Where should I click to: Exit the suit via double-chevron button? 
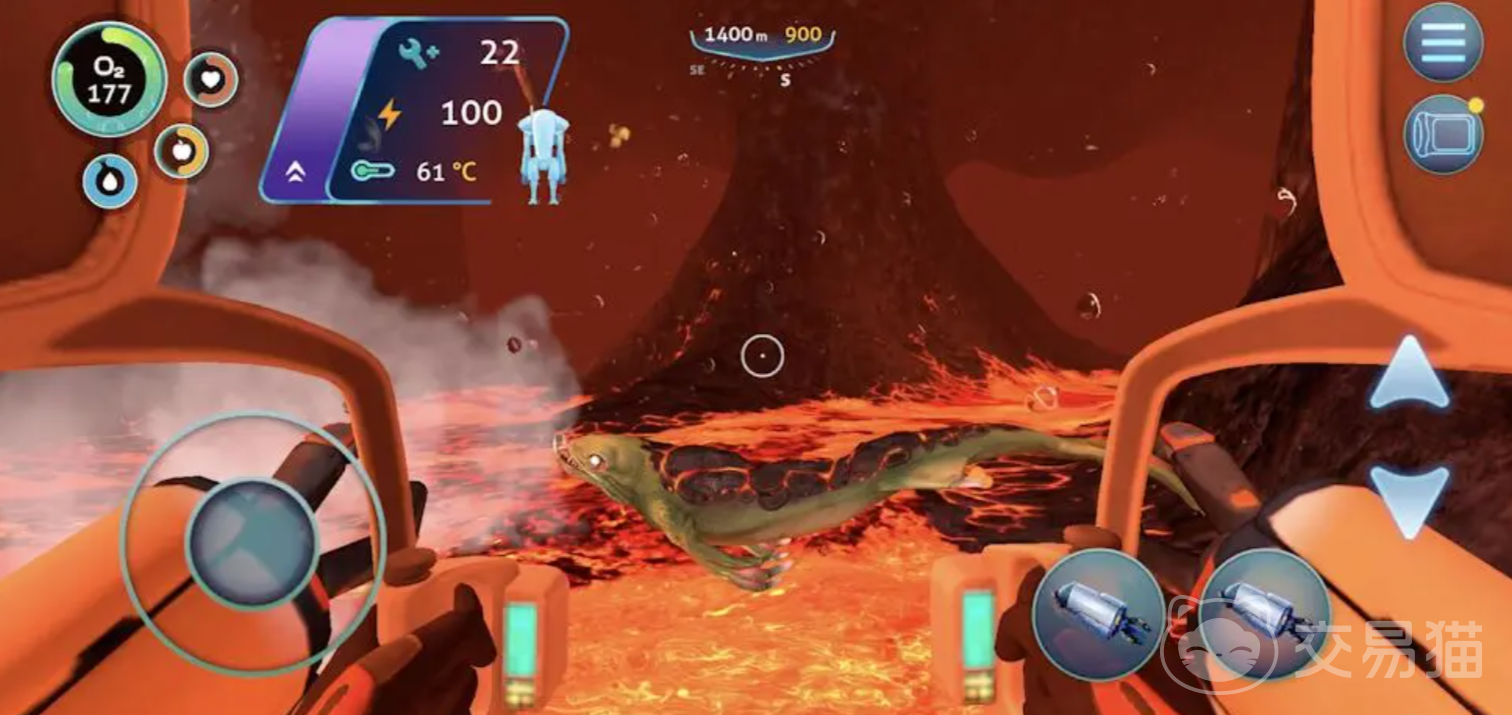pos(295,173)
